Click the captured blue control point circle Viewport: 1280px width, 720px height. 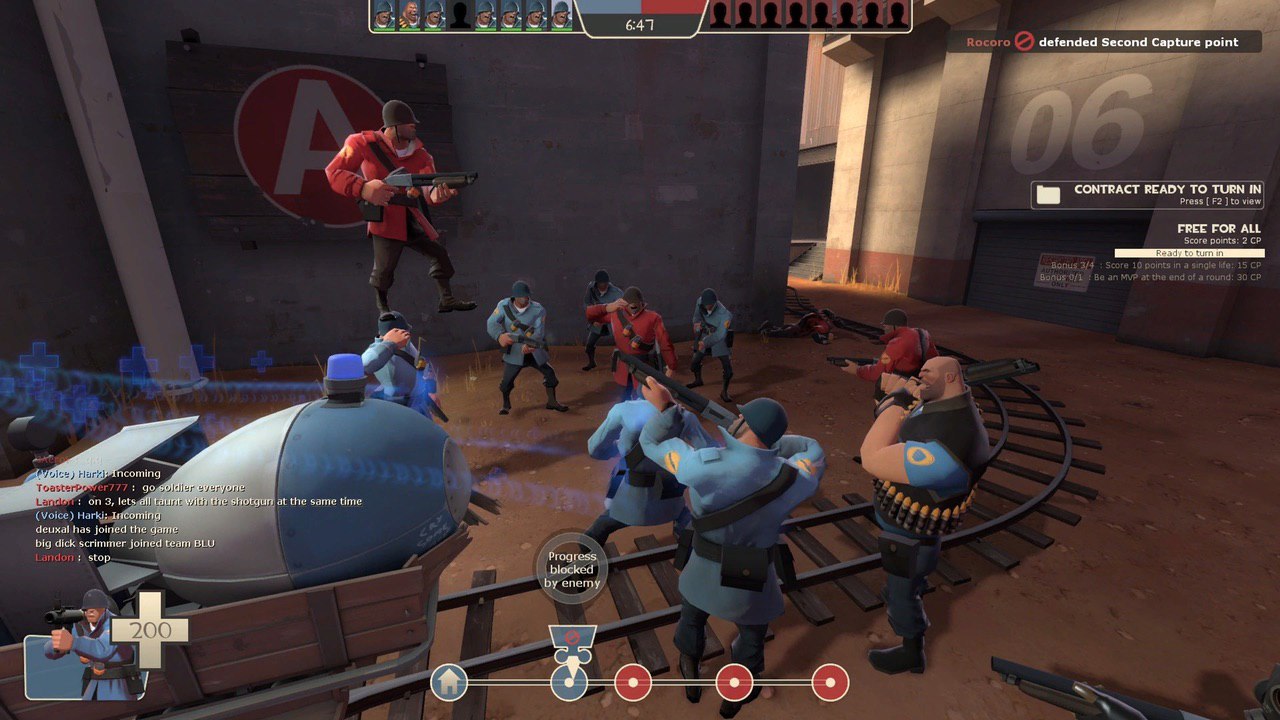tap(569, 683)
